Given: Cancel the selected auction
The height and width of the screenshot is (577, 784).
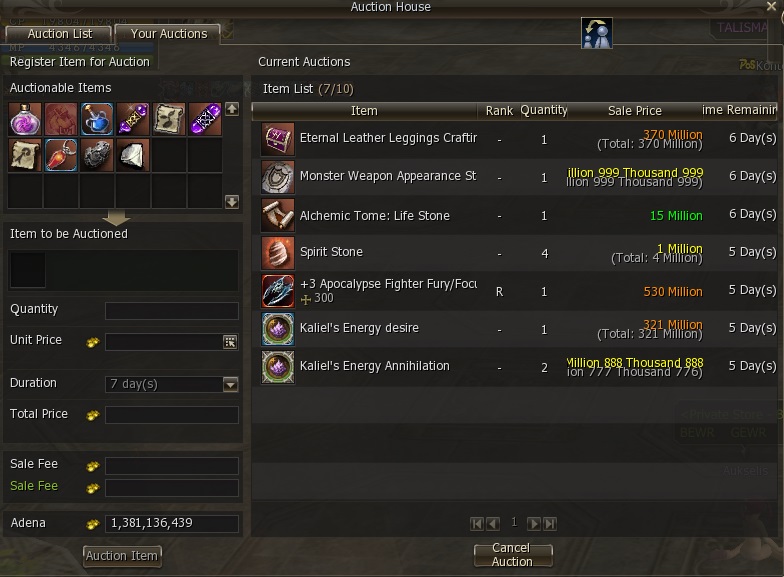Looking at the screenshot, I should pyautogui.click(x=512, y=555).
